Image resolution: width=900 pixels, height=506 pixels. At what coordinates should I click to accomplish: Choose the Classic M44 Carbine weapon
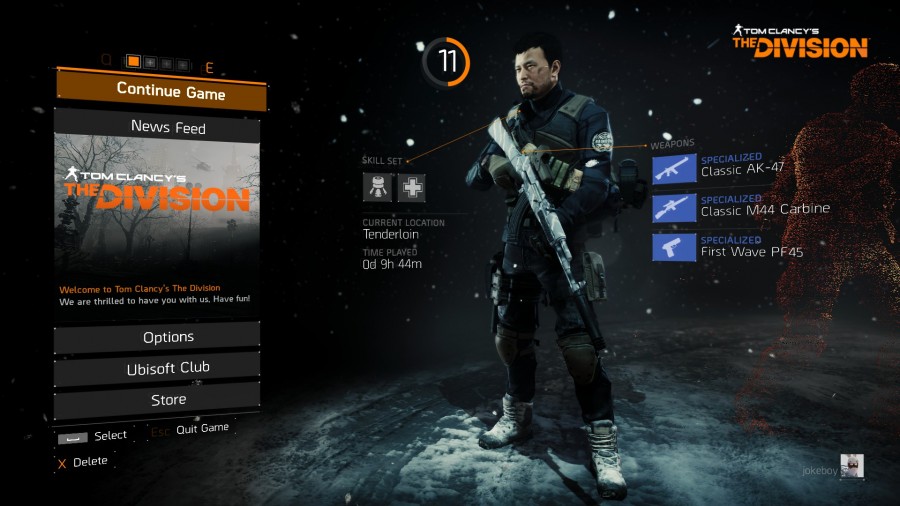(674, 208)
